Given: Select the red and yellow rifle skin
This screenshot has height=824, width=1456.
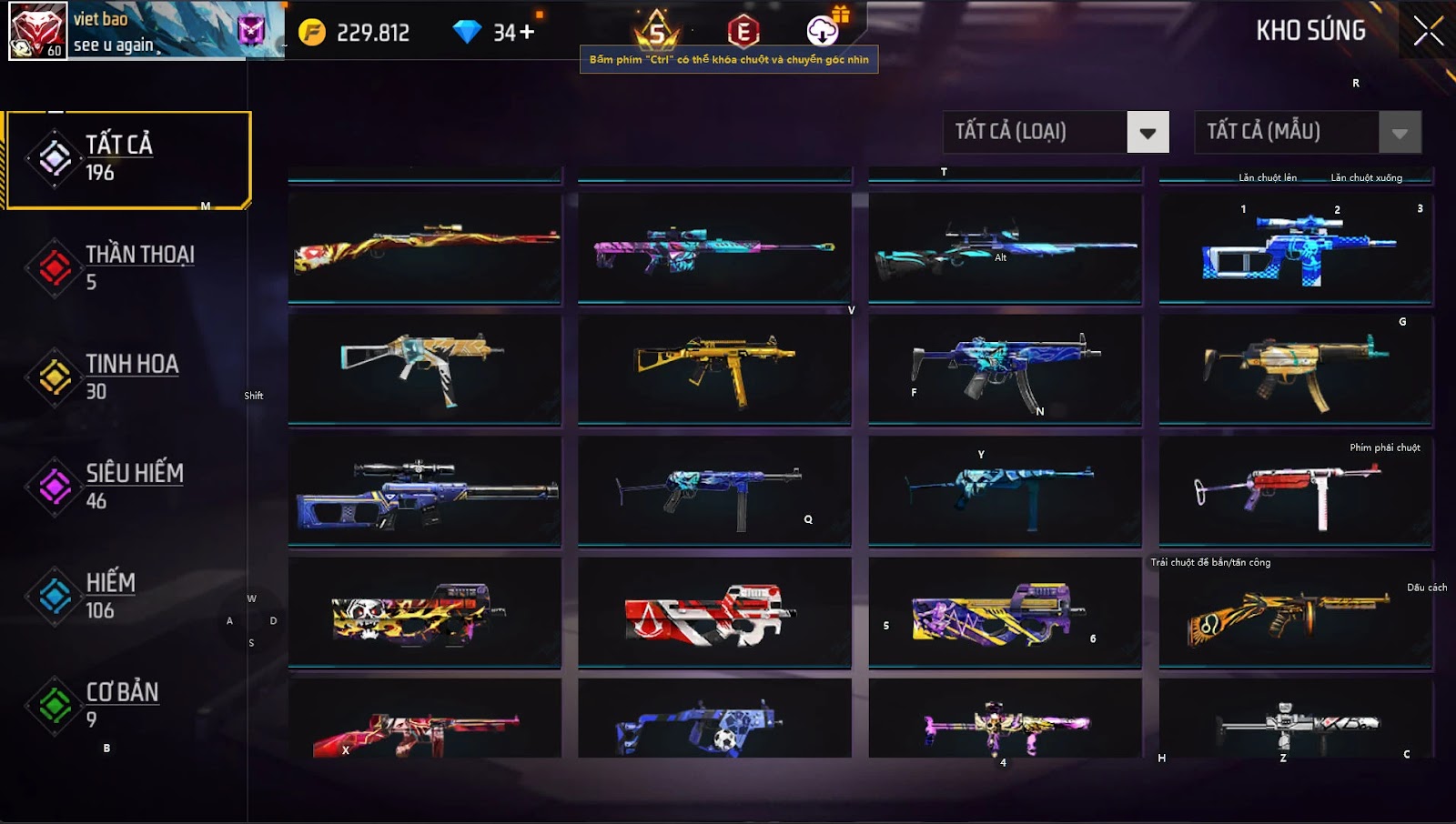Looking at the screenshot, I should pyautogui.click(x=425, y=246).
